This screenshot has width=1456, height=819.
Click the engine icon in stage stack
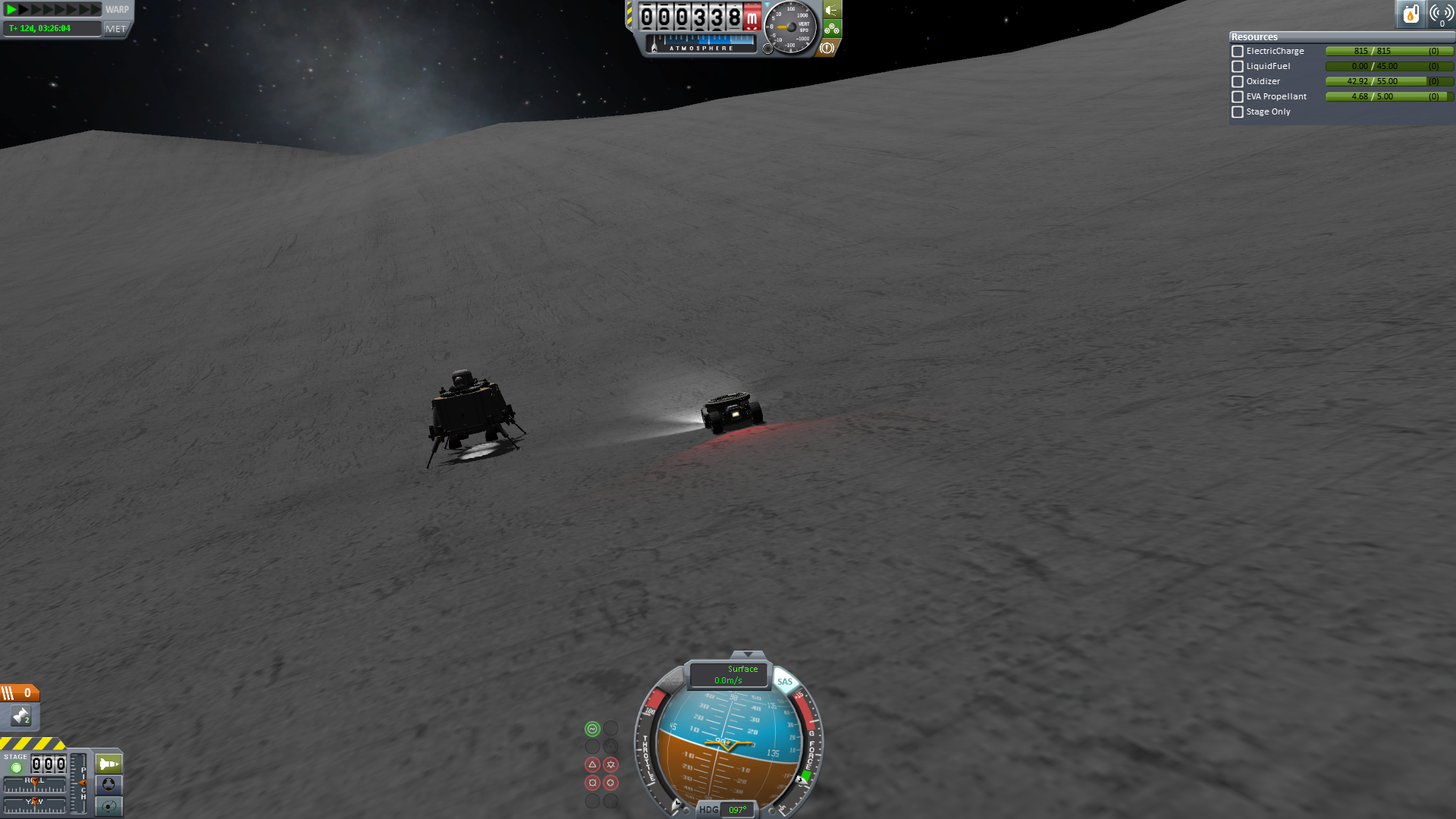(x=20, y=715)
